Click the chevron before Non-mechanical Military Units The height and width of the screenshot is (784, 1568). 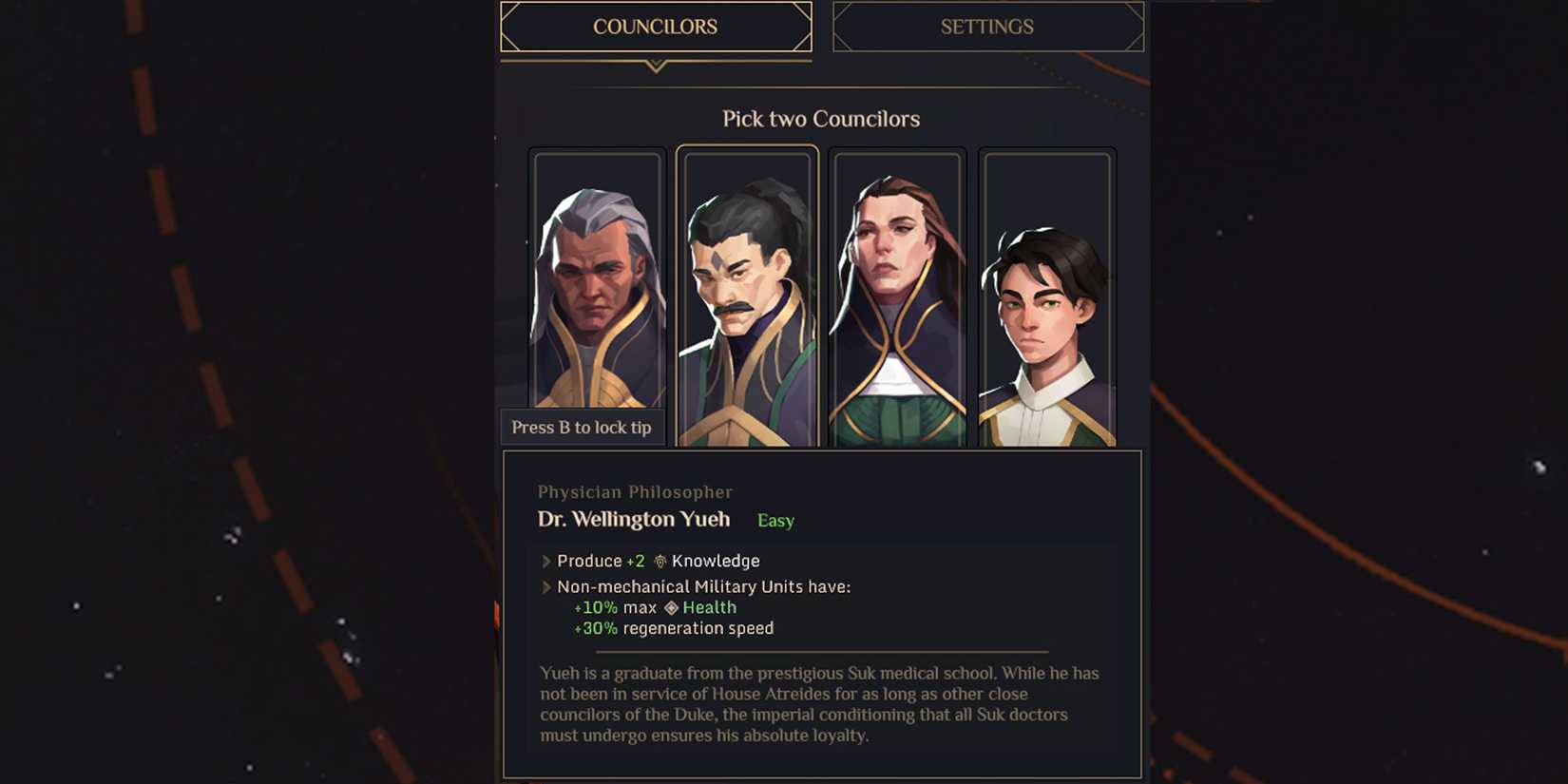[547, 586]
